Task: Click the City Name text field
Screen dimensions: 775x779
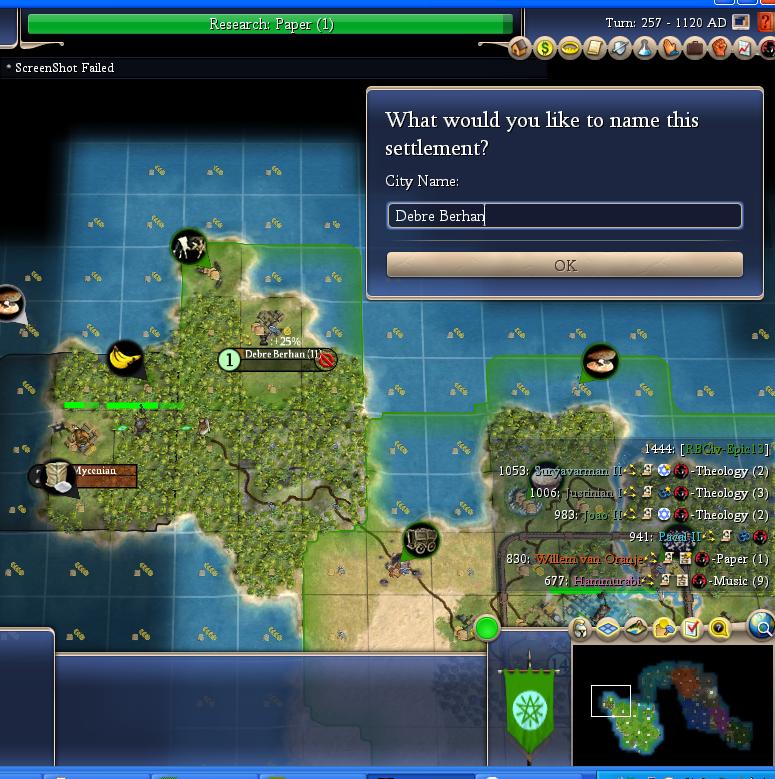Action: (x=564, y=215)
